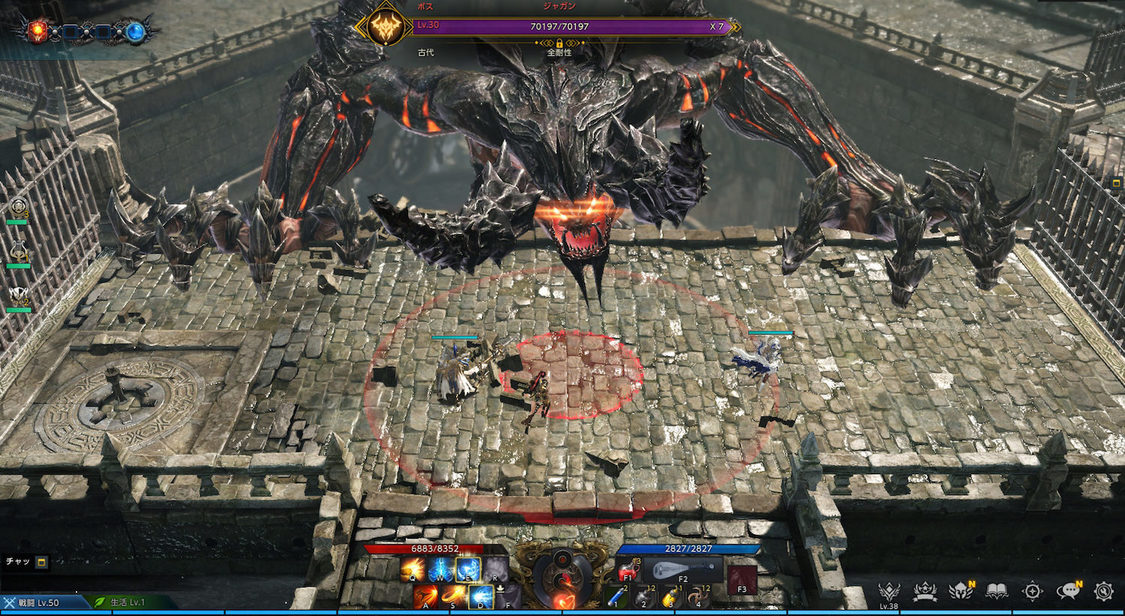The height and width of the screenshot is (616, 1125).
Task: Open the compass map menu
Action: (1032, 591)
